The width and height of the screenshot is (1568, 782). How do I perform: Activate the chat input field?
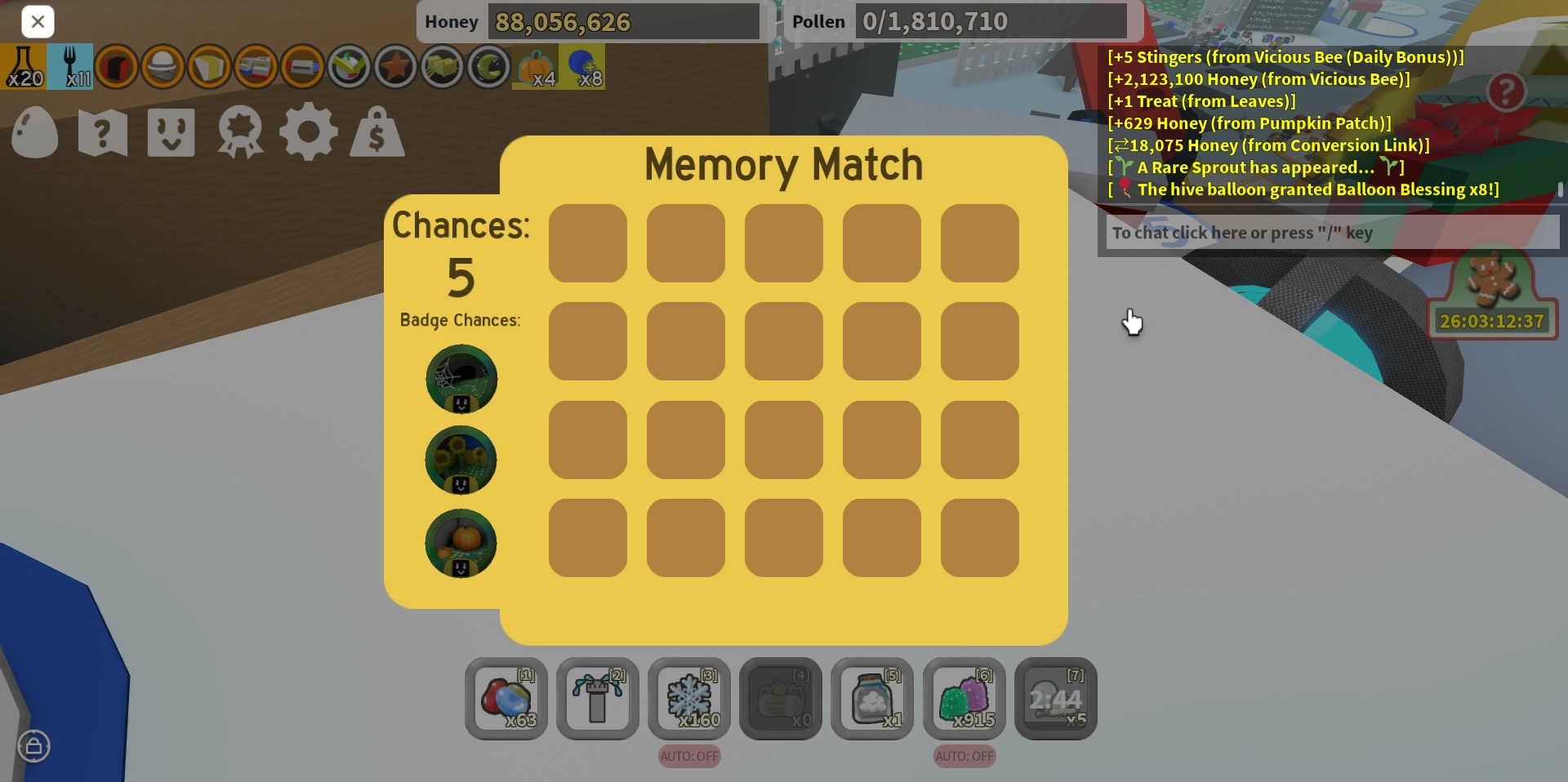coord(1331,233)
